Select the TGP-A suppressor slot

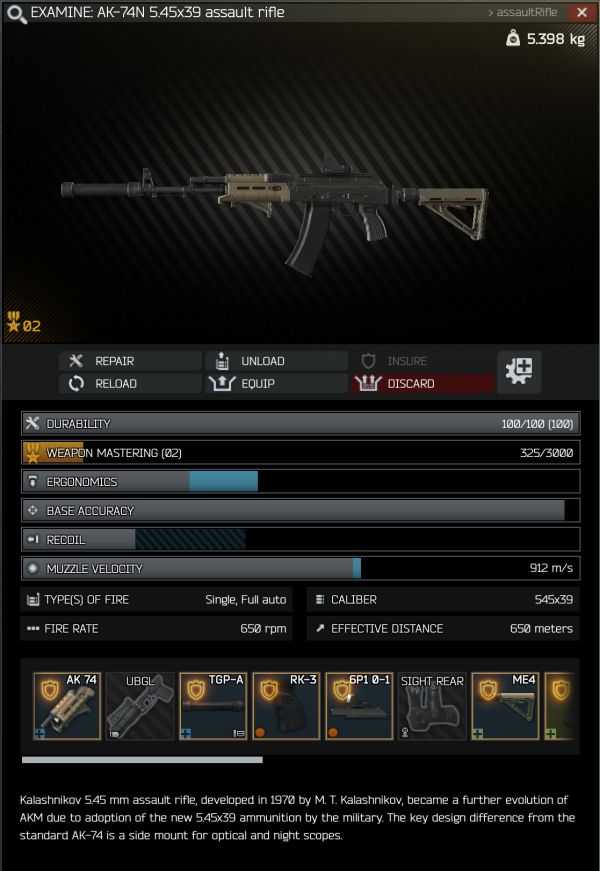click(x=213, y=706)
